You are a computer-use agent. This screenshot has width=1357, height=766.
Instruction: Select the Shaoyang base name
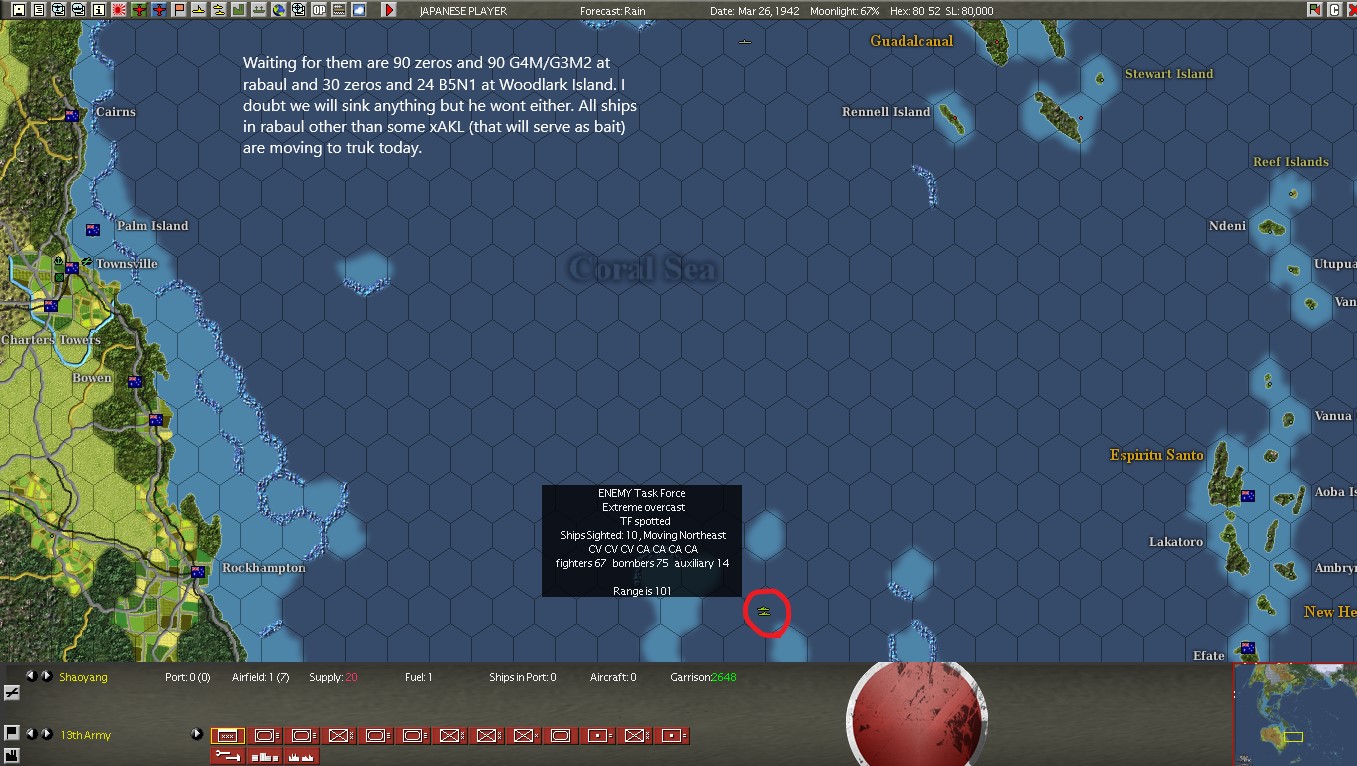(x=83, y=677)
